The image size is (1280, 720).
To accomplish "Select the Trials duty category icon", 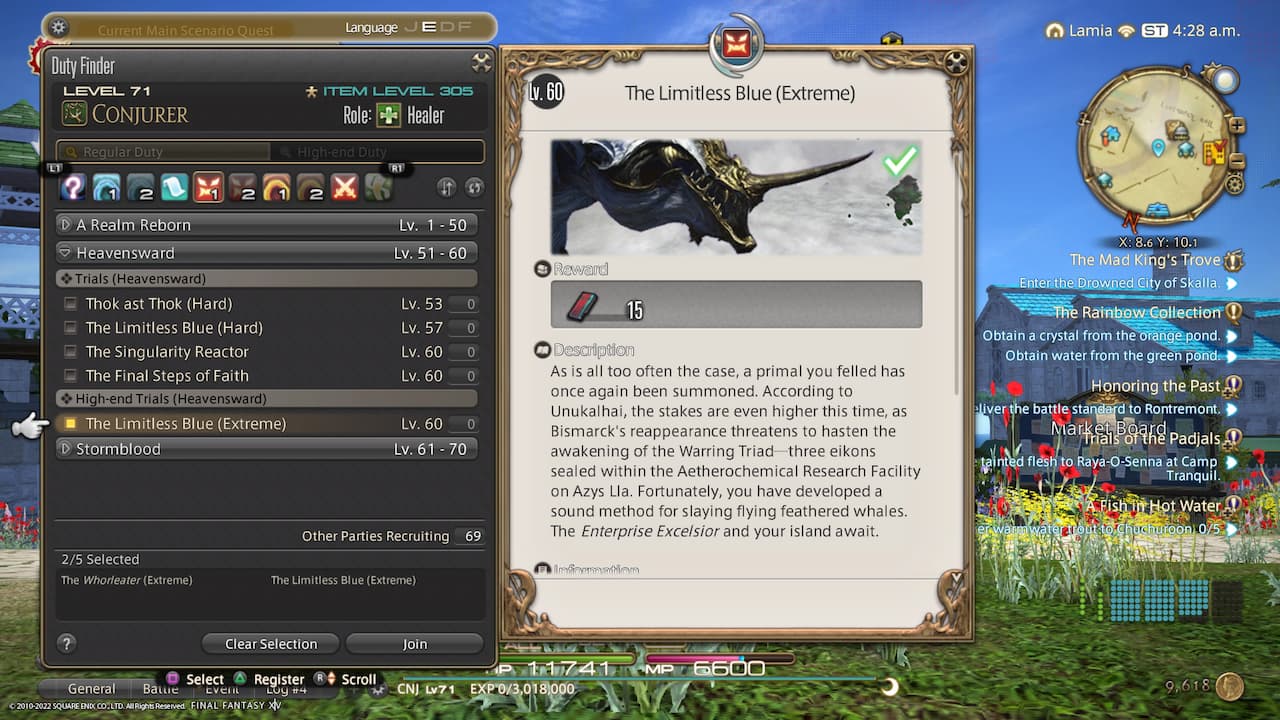I will pos(206,187).
